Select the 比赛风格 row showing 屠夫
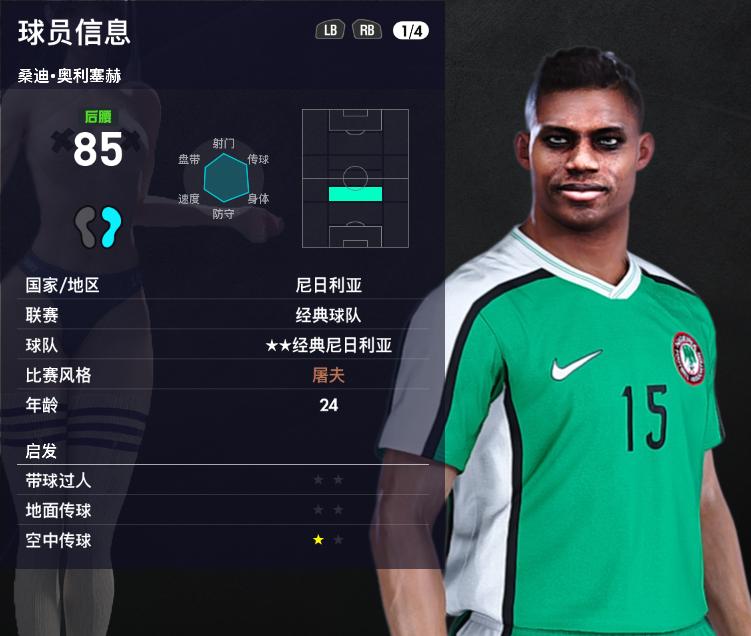The height and width of the screenshot is (636, 751). tap(227, 375)
